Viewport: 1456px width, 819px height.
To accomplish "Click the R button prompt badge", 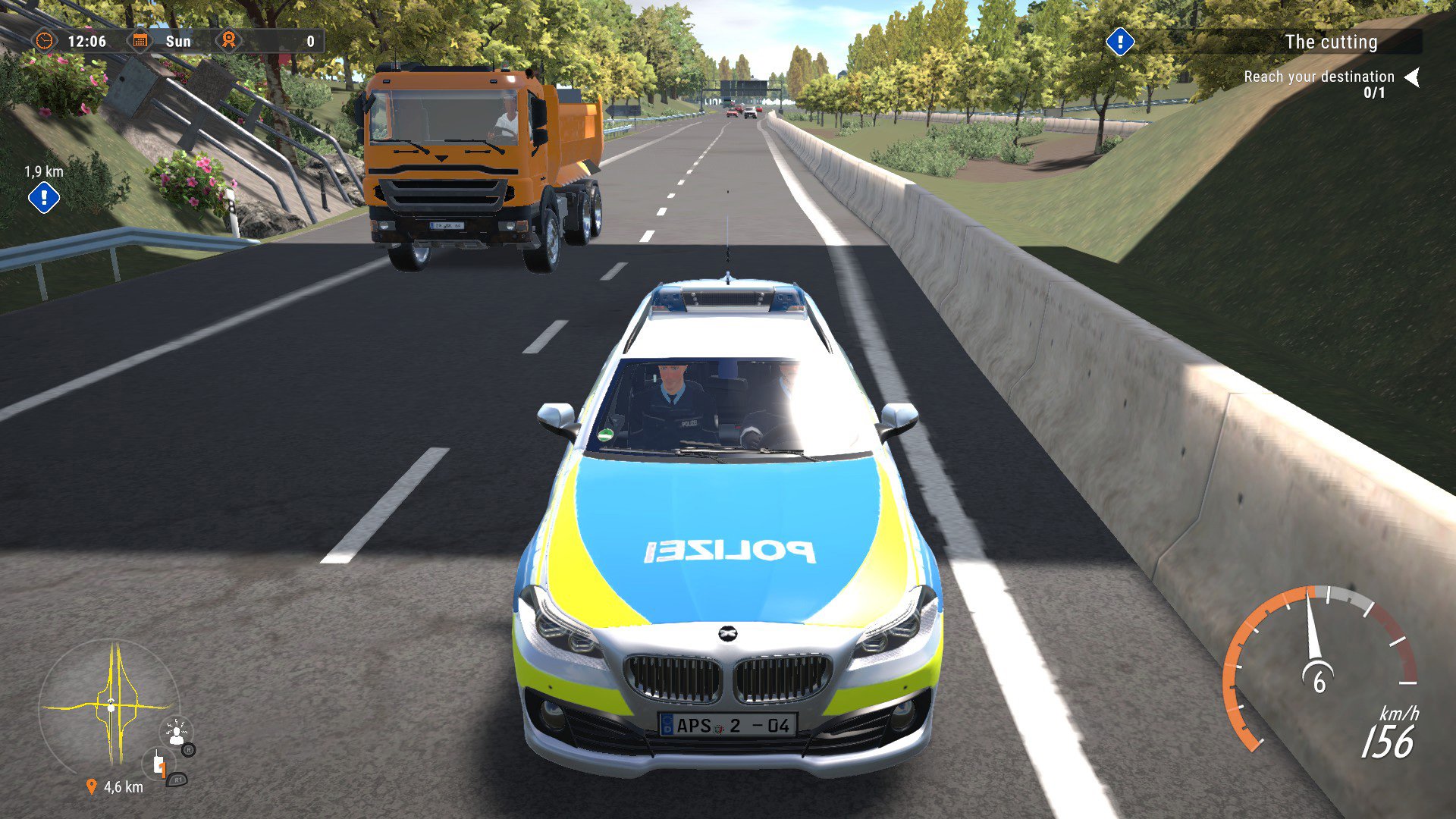I will click(x=188, y=751).
